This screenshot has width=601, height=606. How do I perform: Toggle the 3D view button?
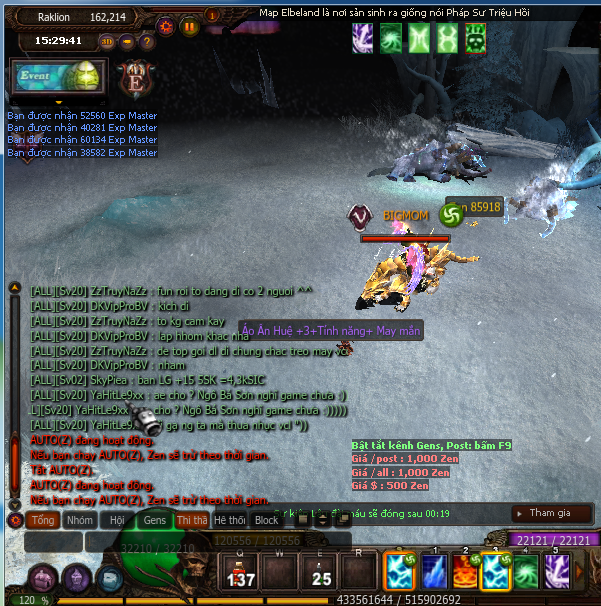pyautogui.click(x=107, y=42)
